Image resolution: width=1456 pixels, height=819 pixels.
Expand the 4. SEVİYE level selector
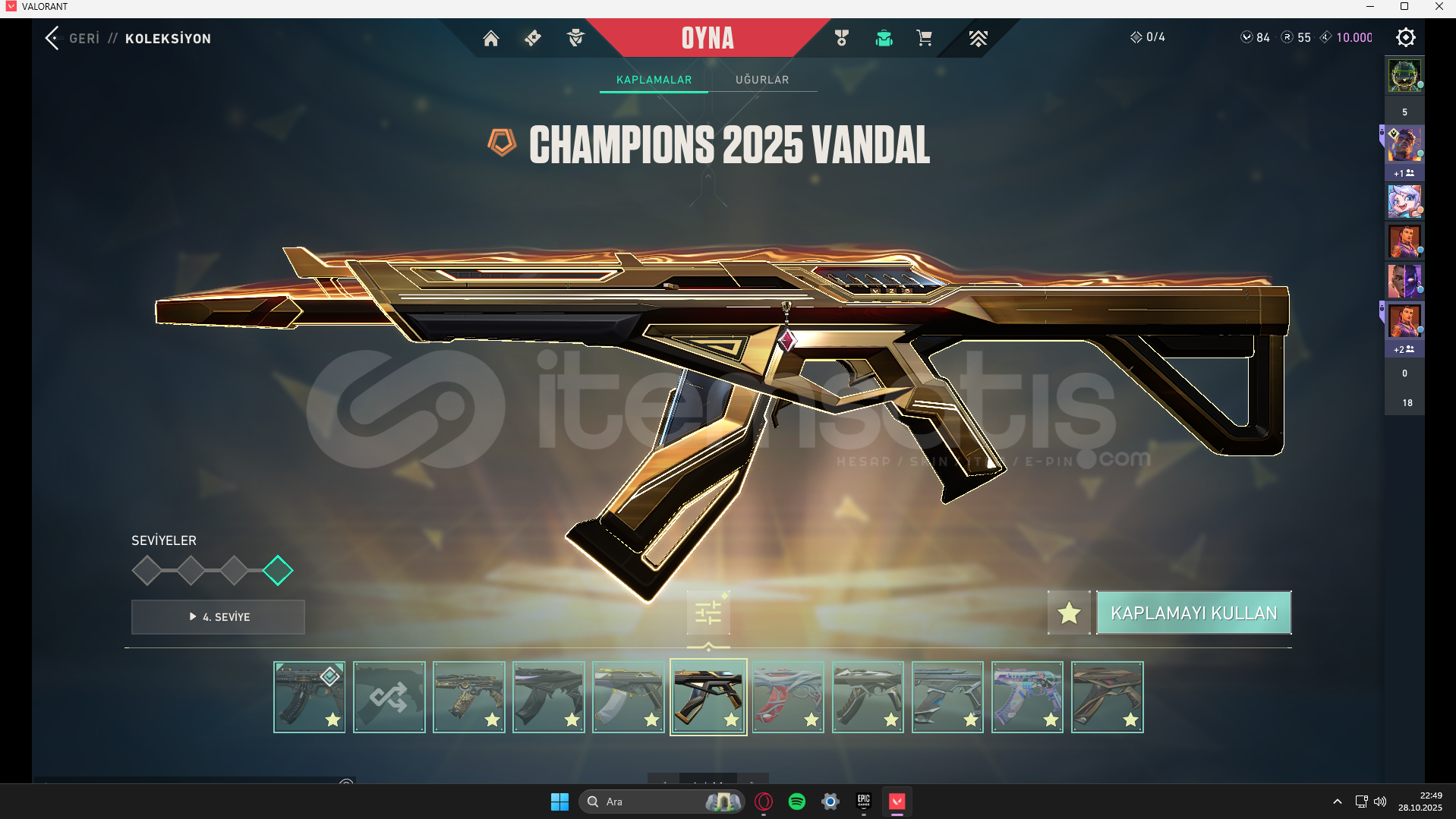(217, 617)
